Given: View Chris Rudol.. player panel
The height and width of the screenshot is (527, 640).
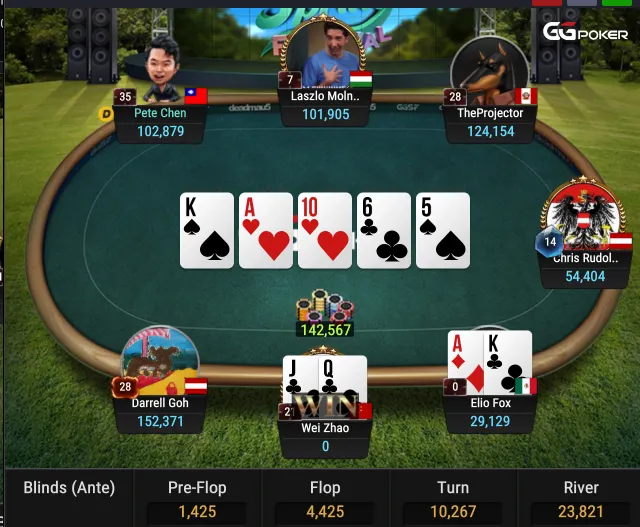Looking at the screenshot, I should [x=585, y=266].
